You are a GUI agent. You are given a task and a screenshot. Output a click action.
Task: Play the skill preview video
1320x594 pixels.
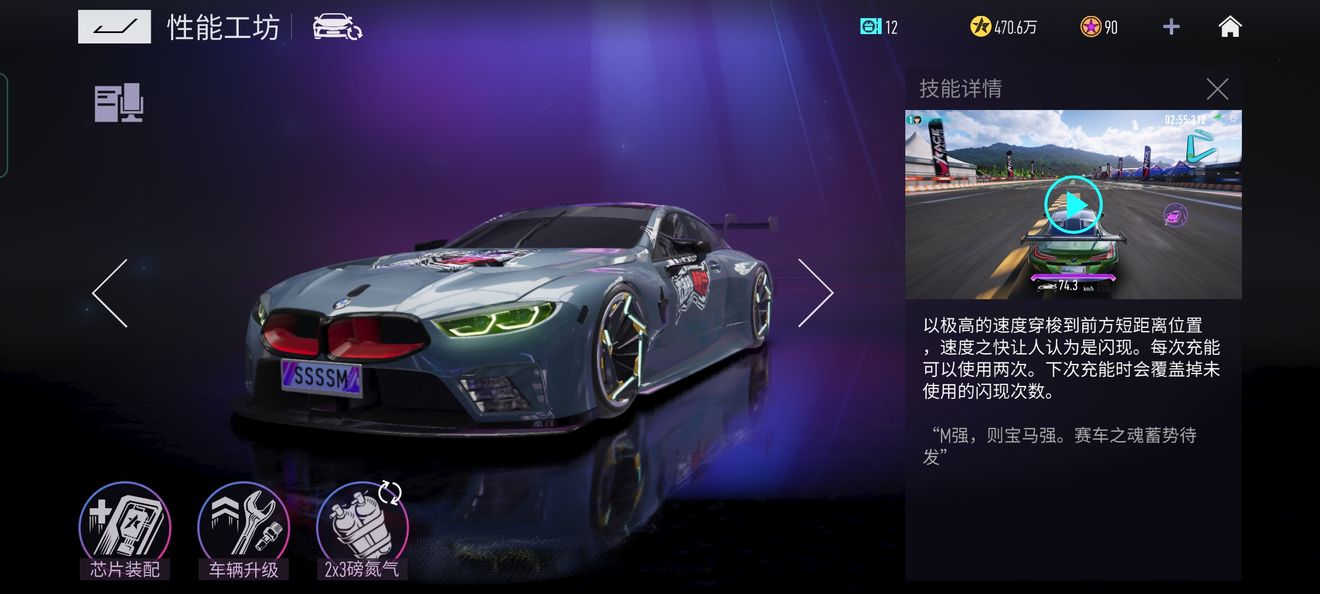point(1073,205)
